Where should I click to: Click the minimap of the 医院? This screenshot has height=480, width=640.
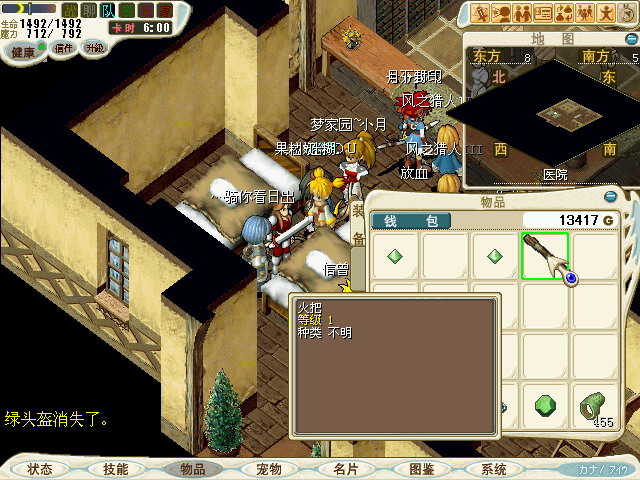click(x=553, y=118)
